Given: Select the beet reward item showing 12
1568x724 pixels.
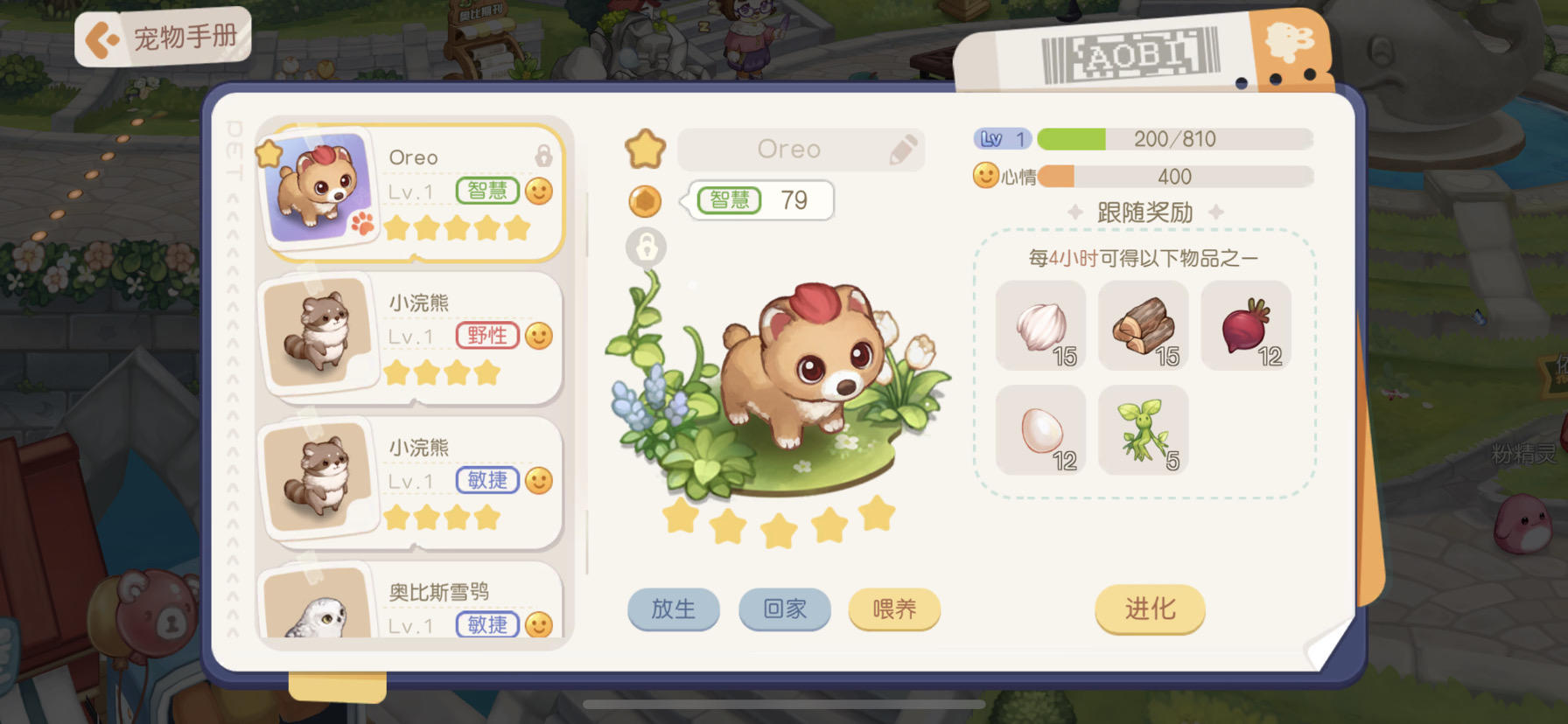Looking at the screenshot, I should click(1246, 326).
